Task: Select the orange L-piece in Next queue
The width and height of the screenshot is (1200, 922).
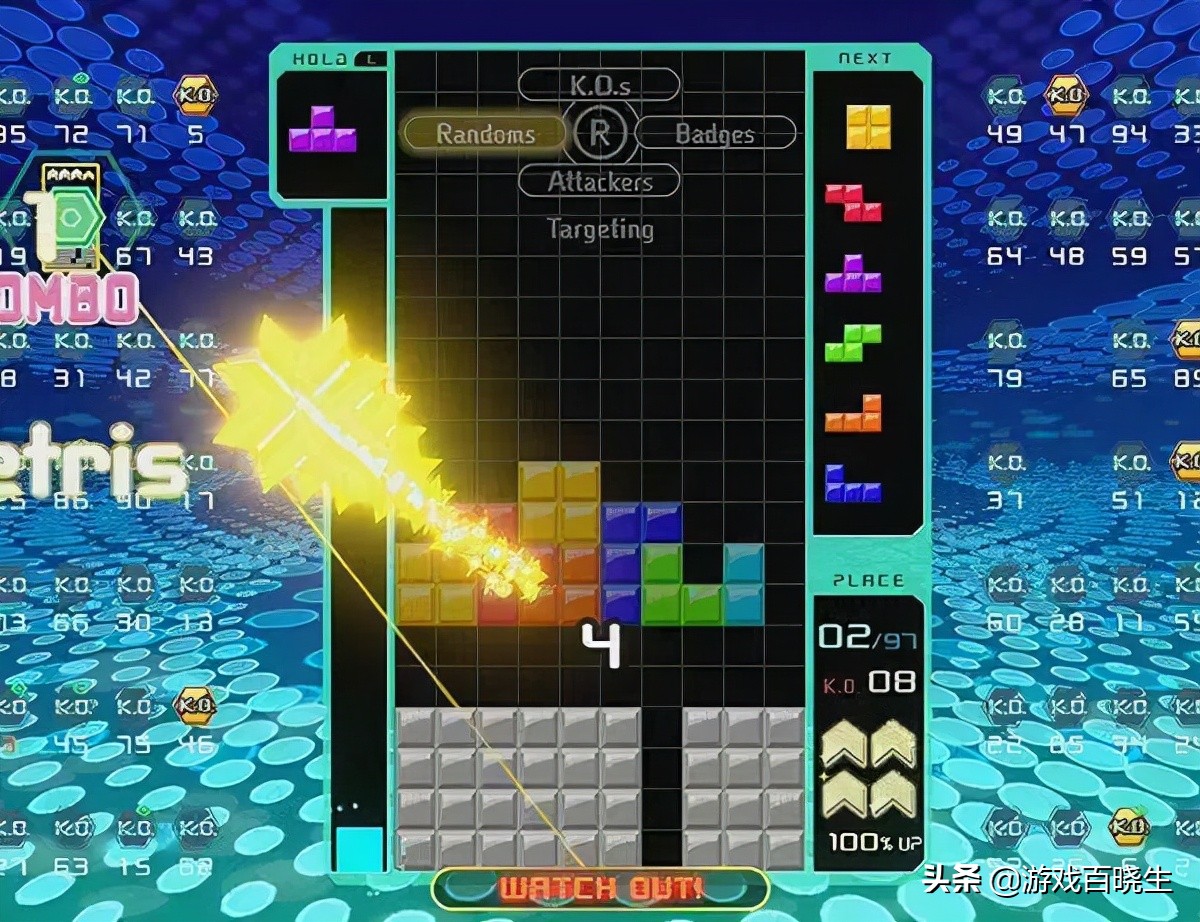Action: coord(853,413)
